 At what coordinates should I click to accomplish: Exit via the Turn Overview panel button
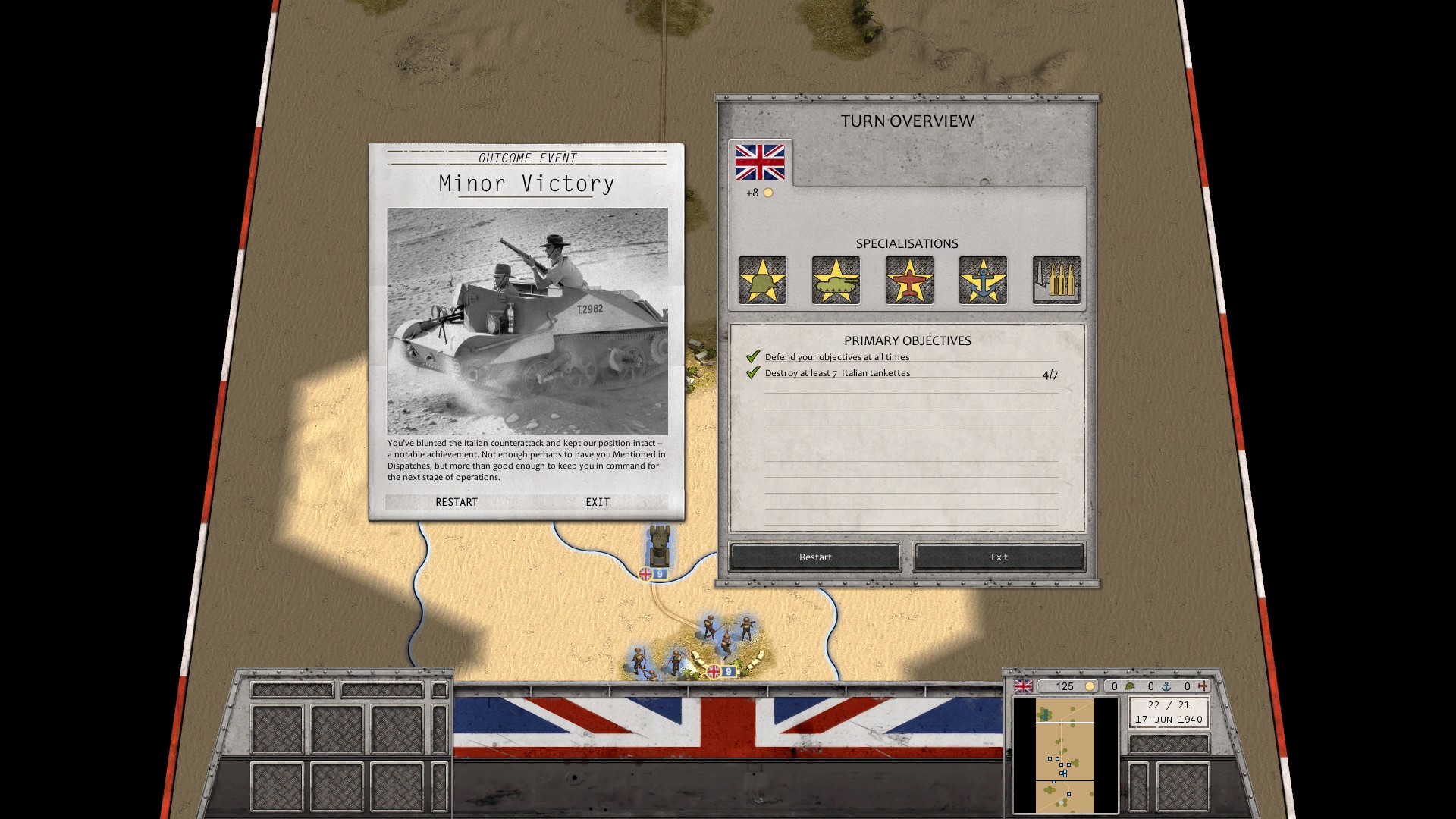[999, 557]
